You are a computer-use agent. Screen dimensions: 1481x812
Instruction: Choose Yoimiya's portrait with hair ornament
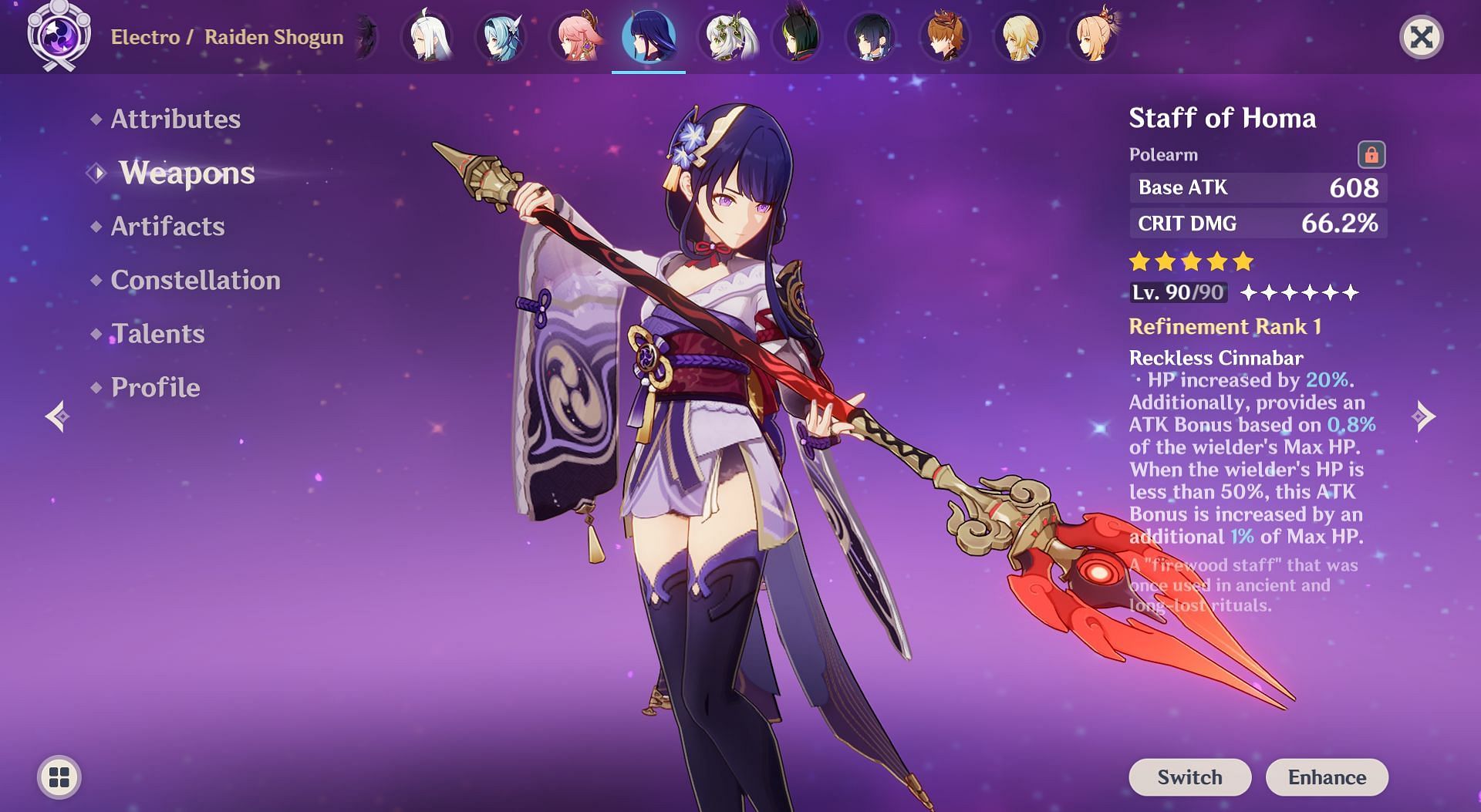(x=1093, y=37)
